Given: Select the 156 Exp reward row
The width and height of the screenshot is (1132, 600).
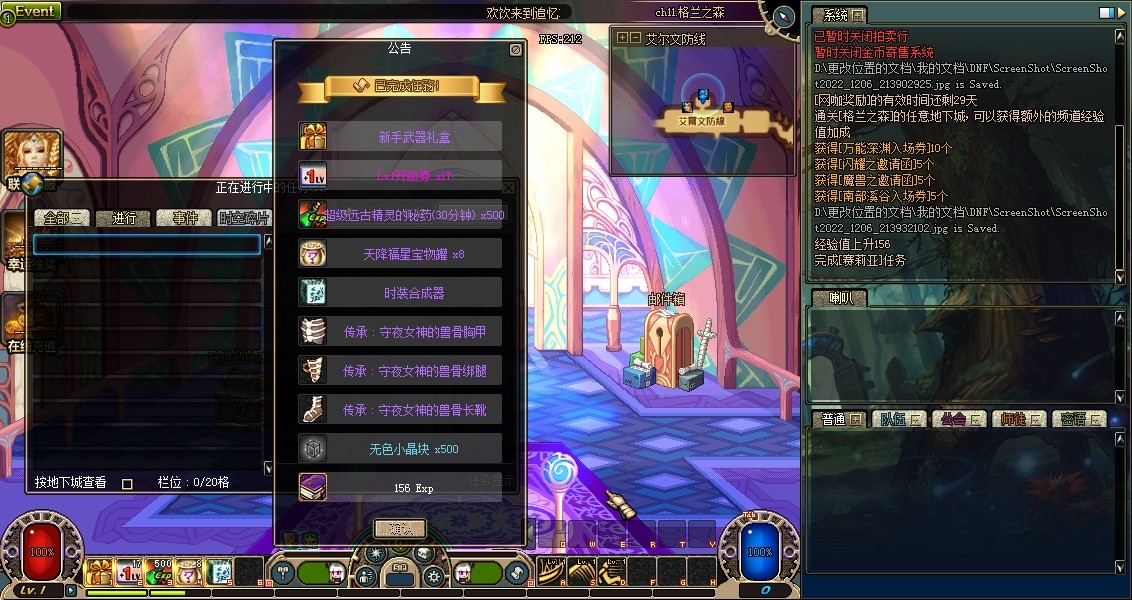Looking at the screenshot, I should 400,487.
